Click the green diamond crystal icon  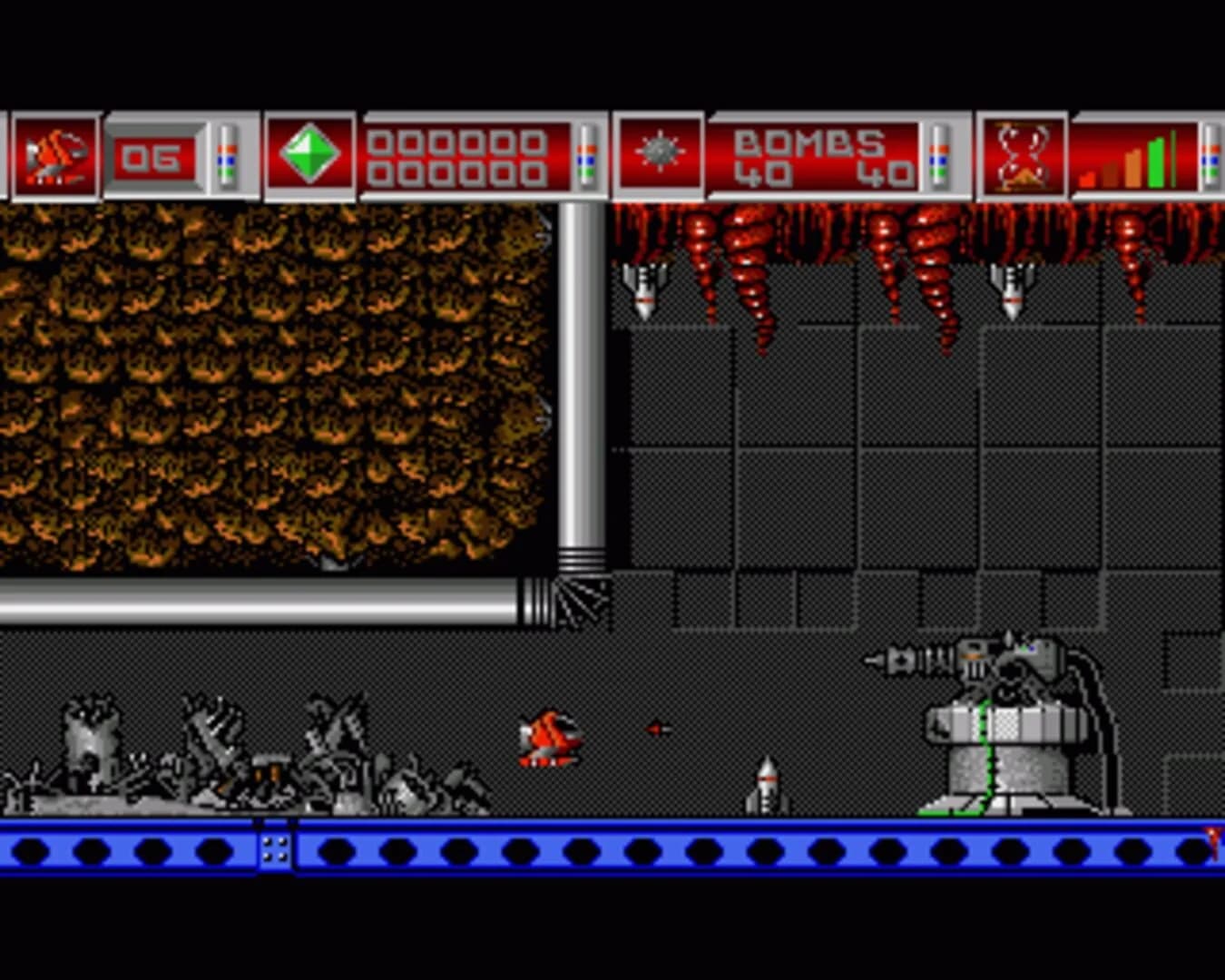(x=309, y=154)
